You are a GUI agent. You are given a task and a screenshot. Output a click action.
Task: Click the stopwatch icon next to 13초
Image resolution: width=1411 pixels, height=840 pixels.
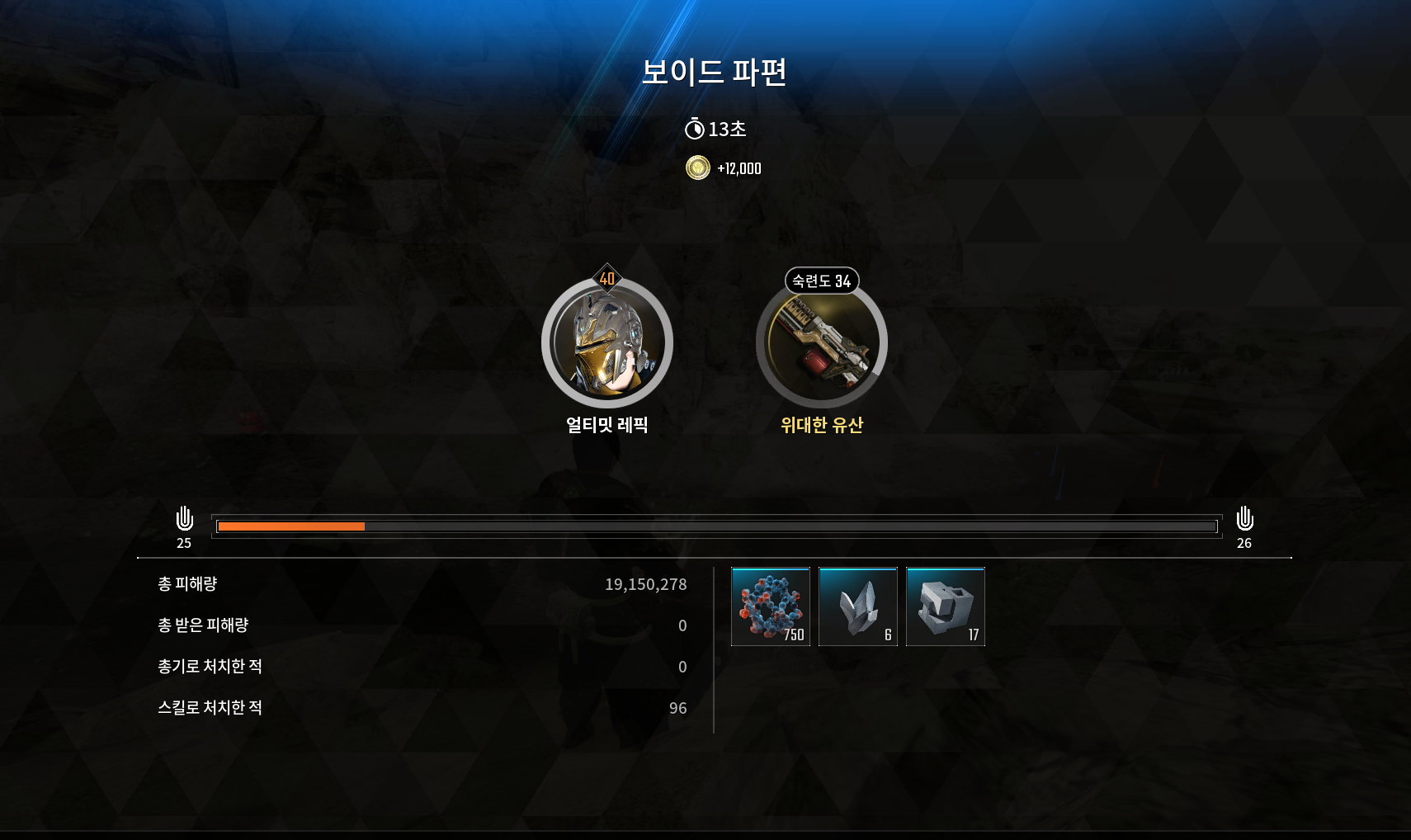(696, 129)
